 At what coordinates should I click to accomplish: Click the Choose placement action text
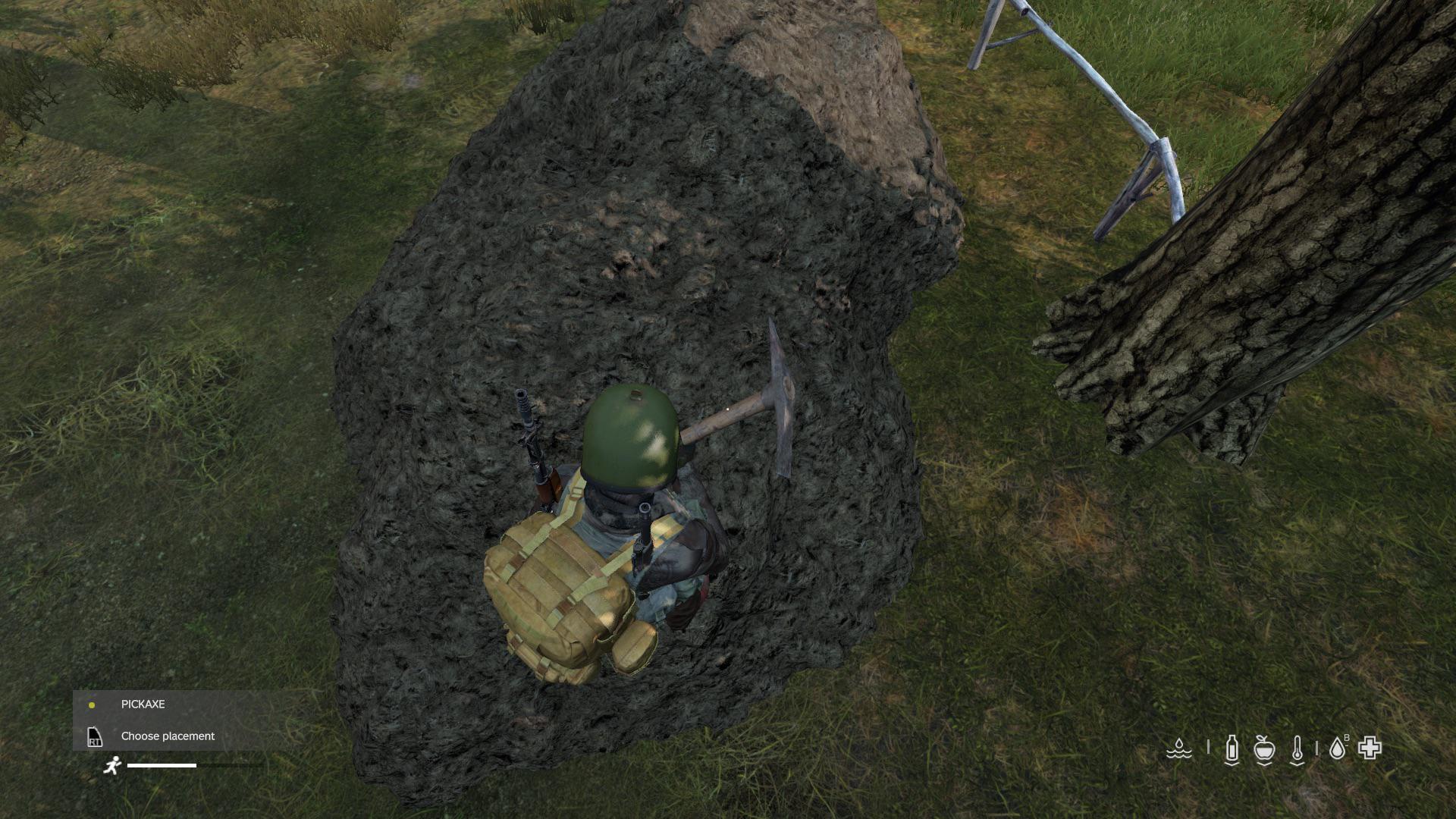167,736
